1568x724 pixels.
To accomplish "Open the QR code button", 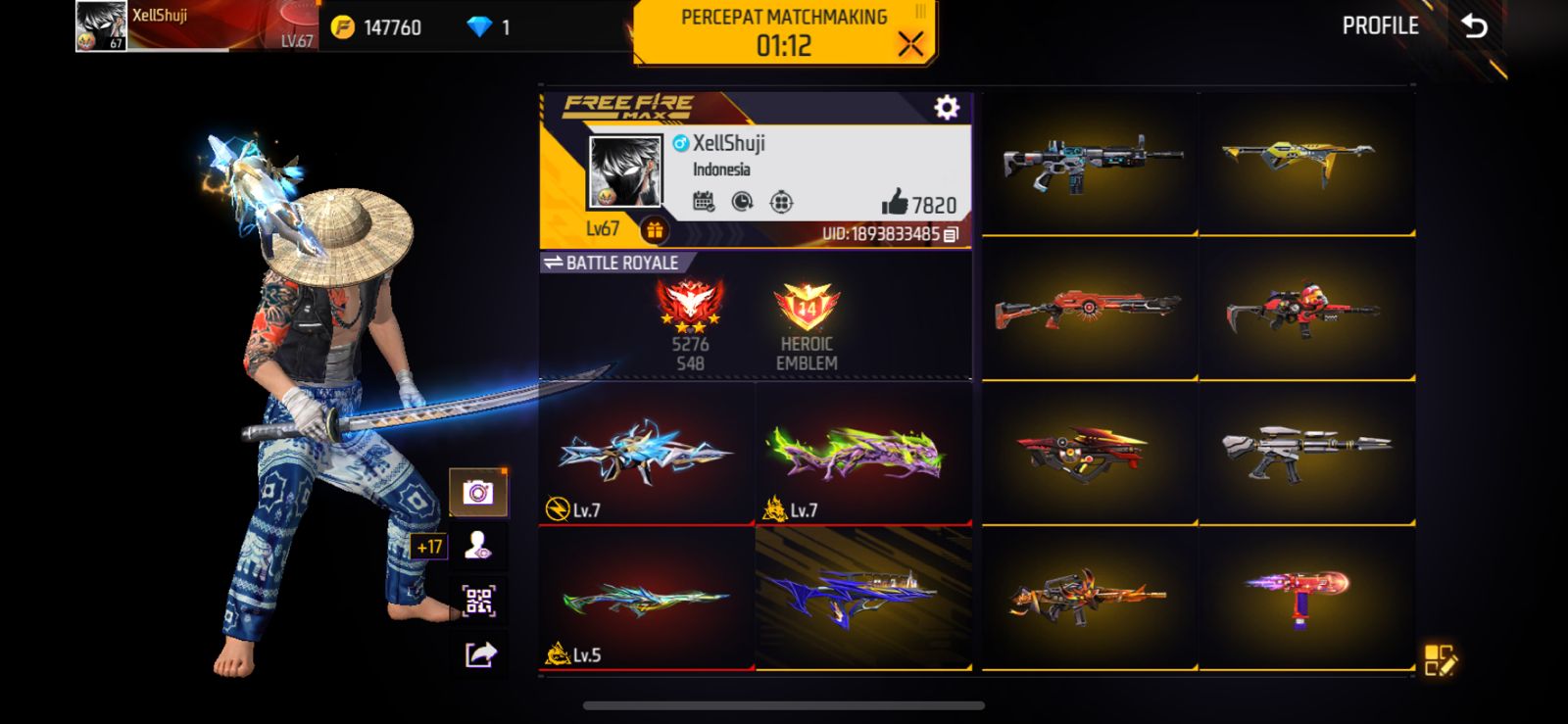I will coord(478,600).
